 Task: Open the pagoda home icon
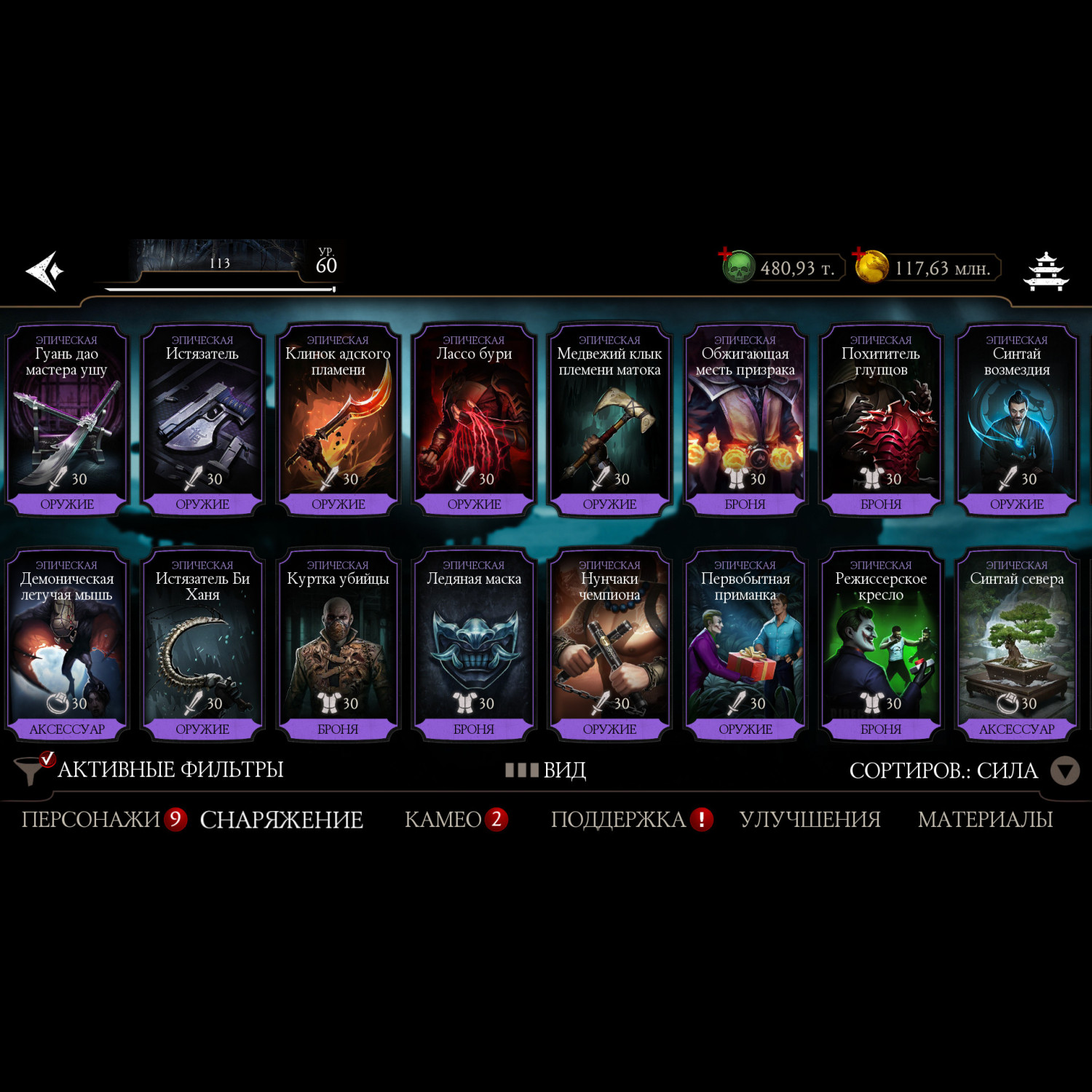coord(1045,271)
